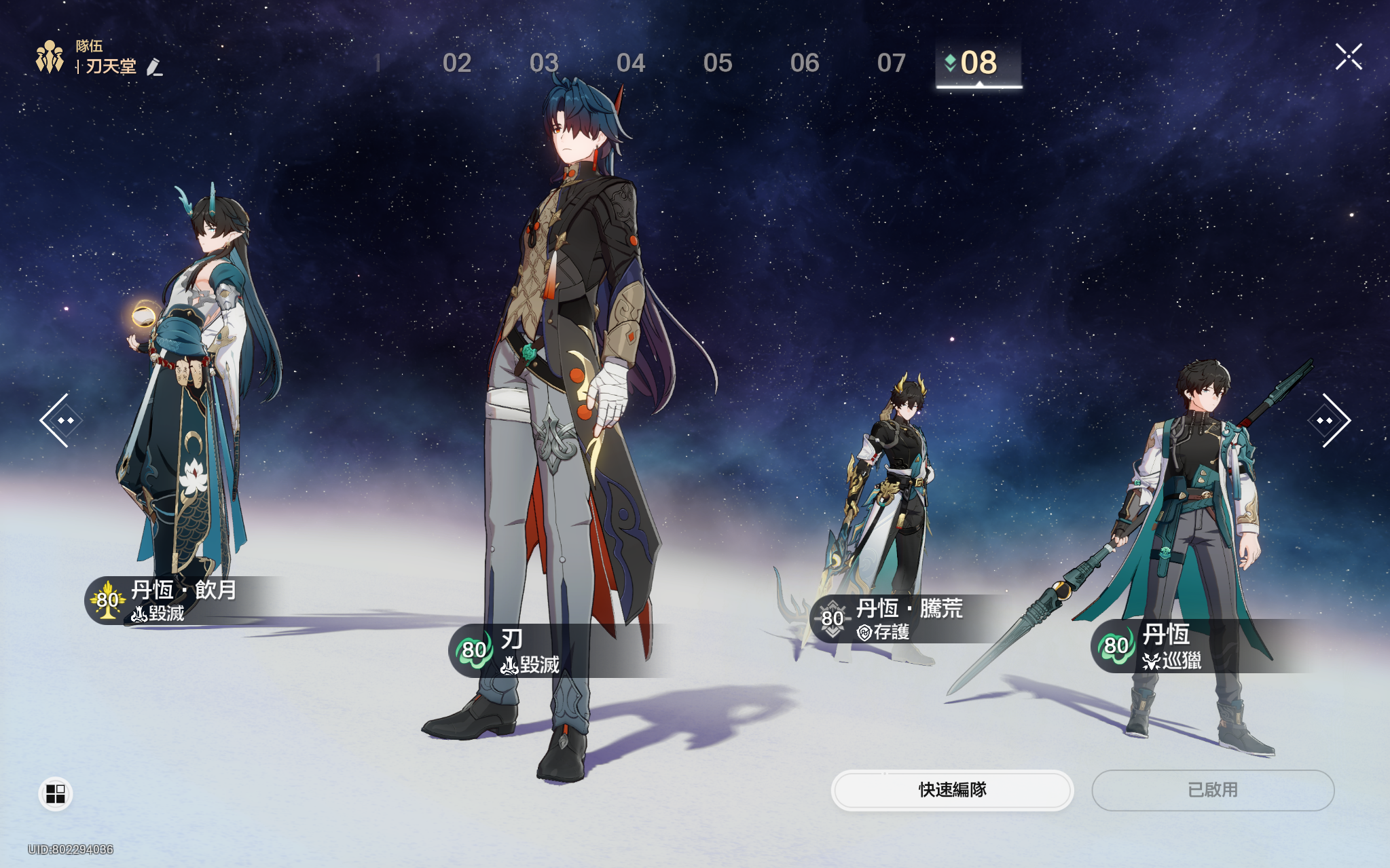The image size is (1390, 868).
Task: Click the 快速編隊 quick team button
Action: (x=952, y=790)
